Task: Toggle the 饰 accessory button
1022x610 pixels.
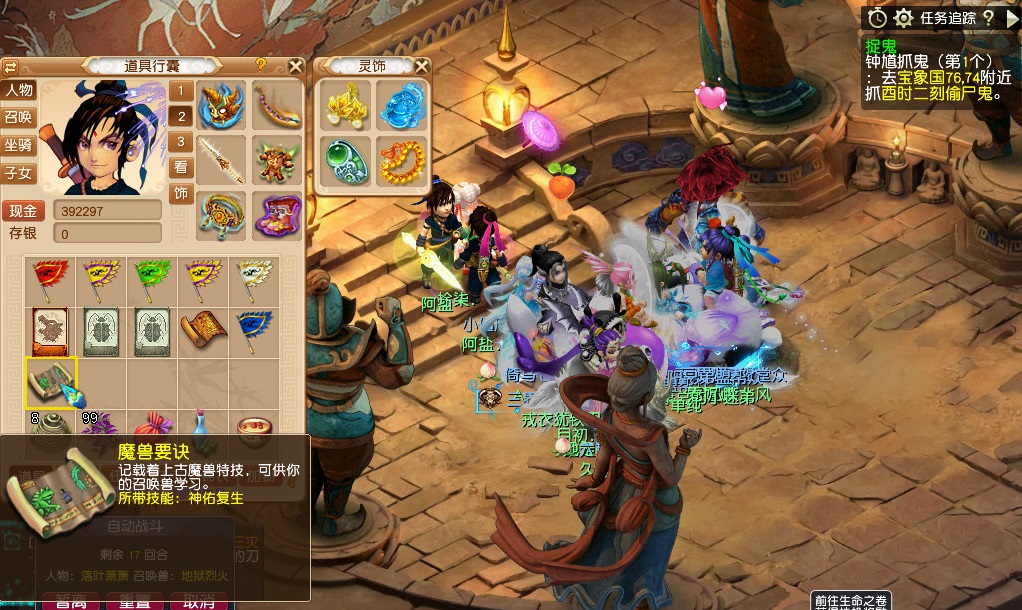Action: coord(181,193)
